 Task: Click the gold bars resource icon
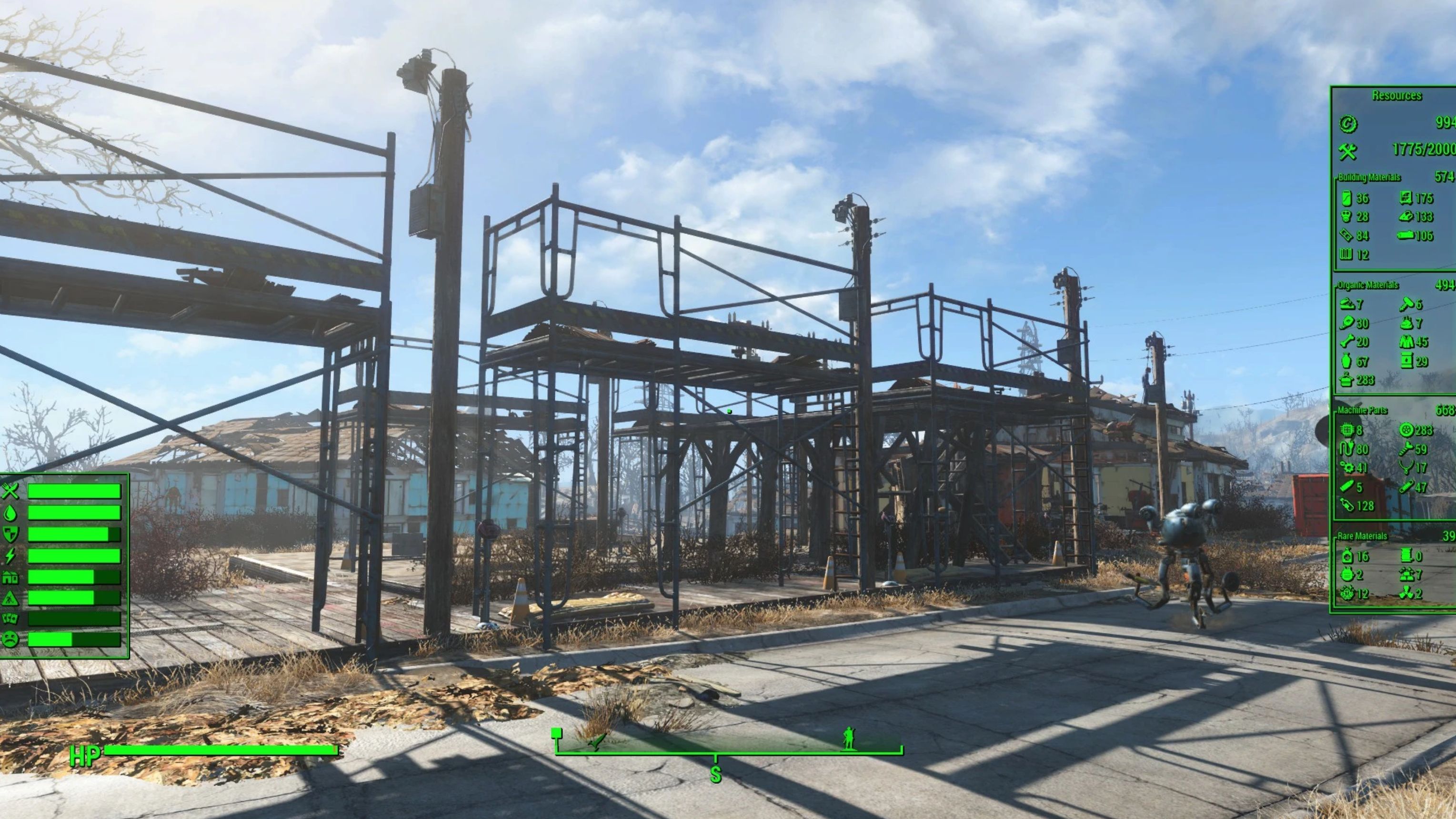(1407, 575)
